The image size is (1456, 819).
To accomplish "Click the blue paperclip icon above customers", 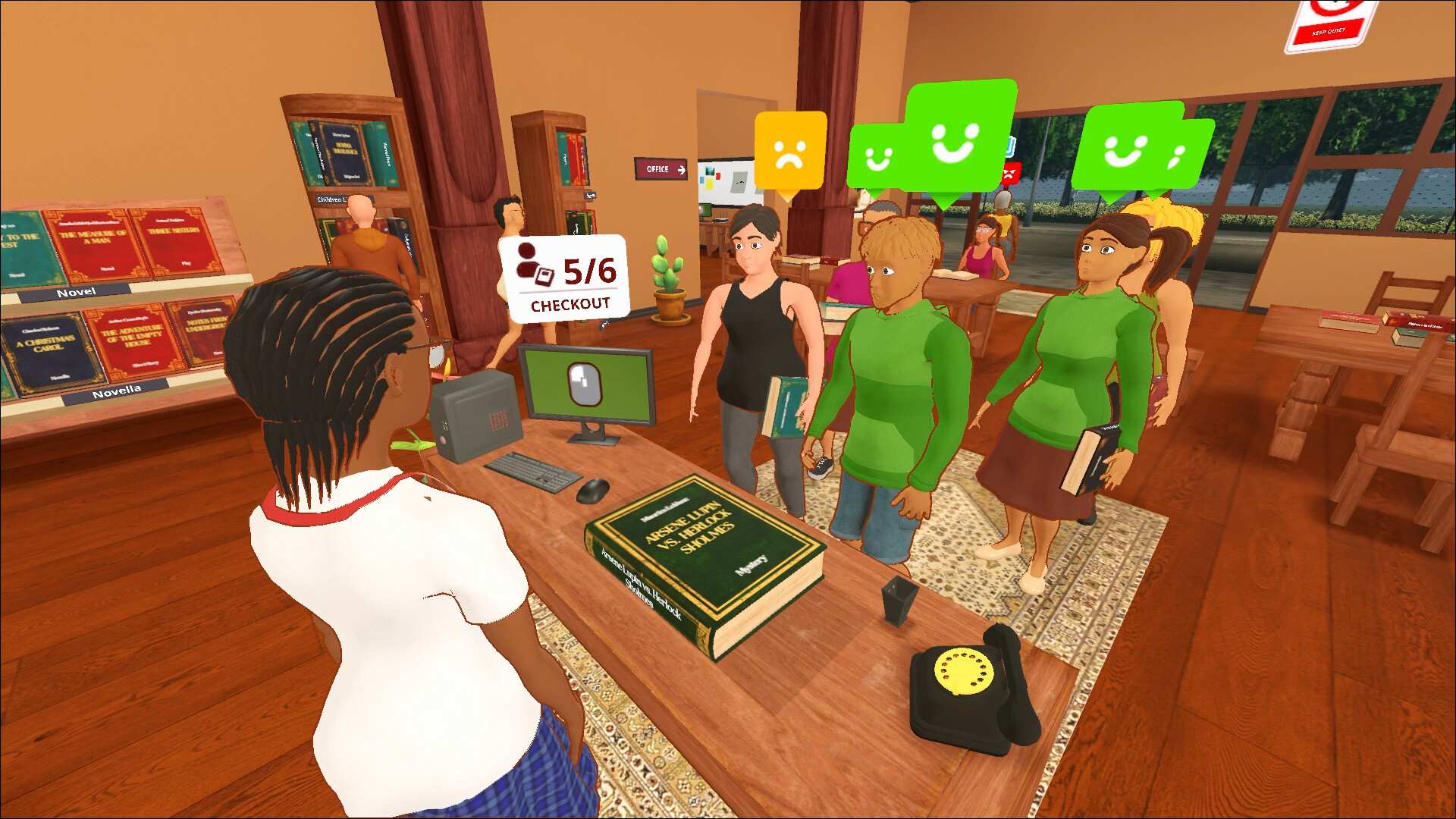I will (1010, 146).
